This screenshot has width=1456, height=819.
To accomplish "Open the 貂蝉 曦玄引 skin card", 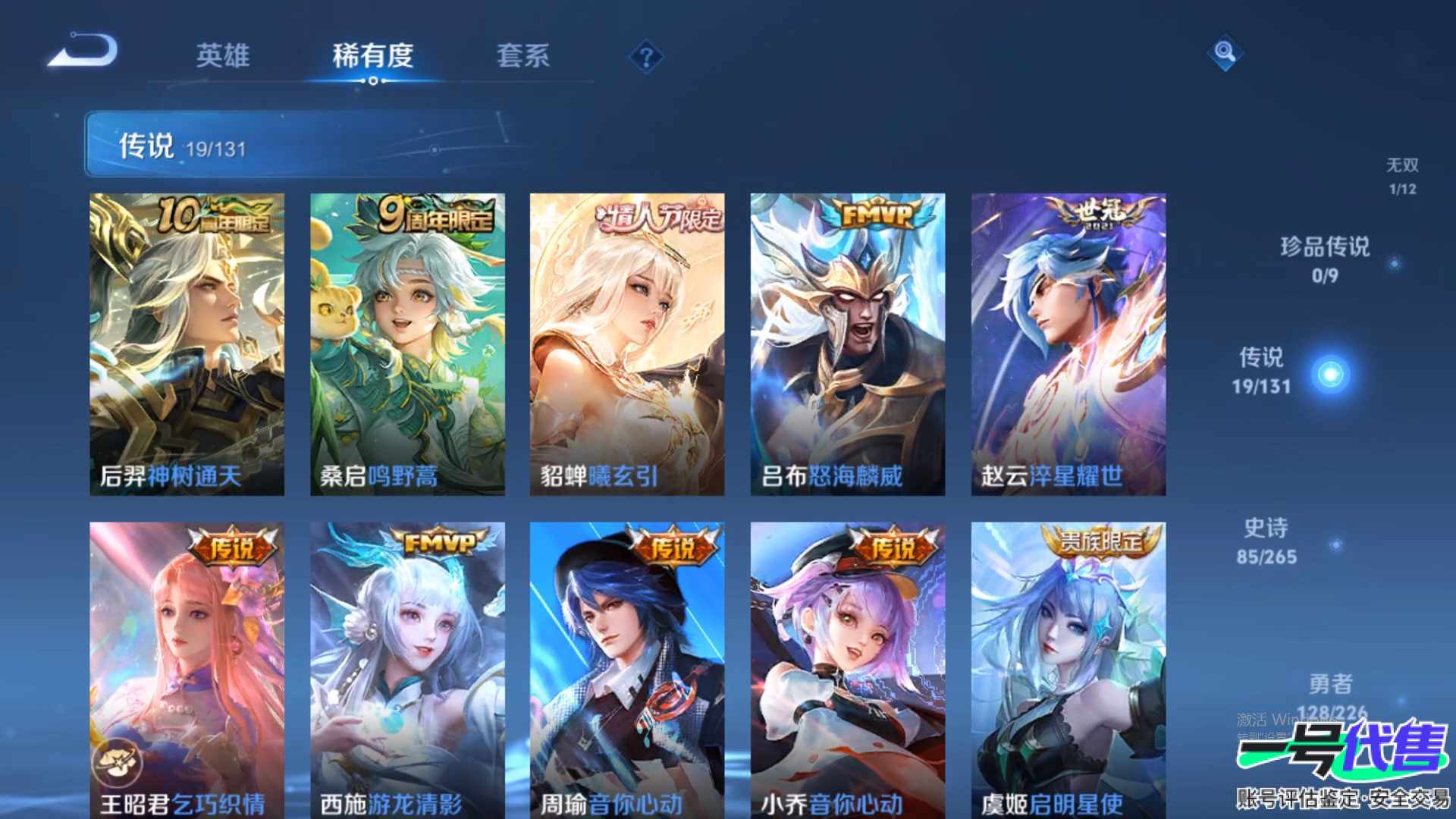I will tap(627, 344).
